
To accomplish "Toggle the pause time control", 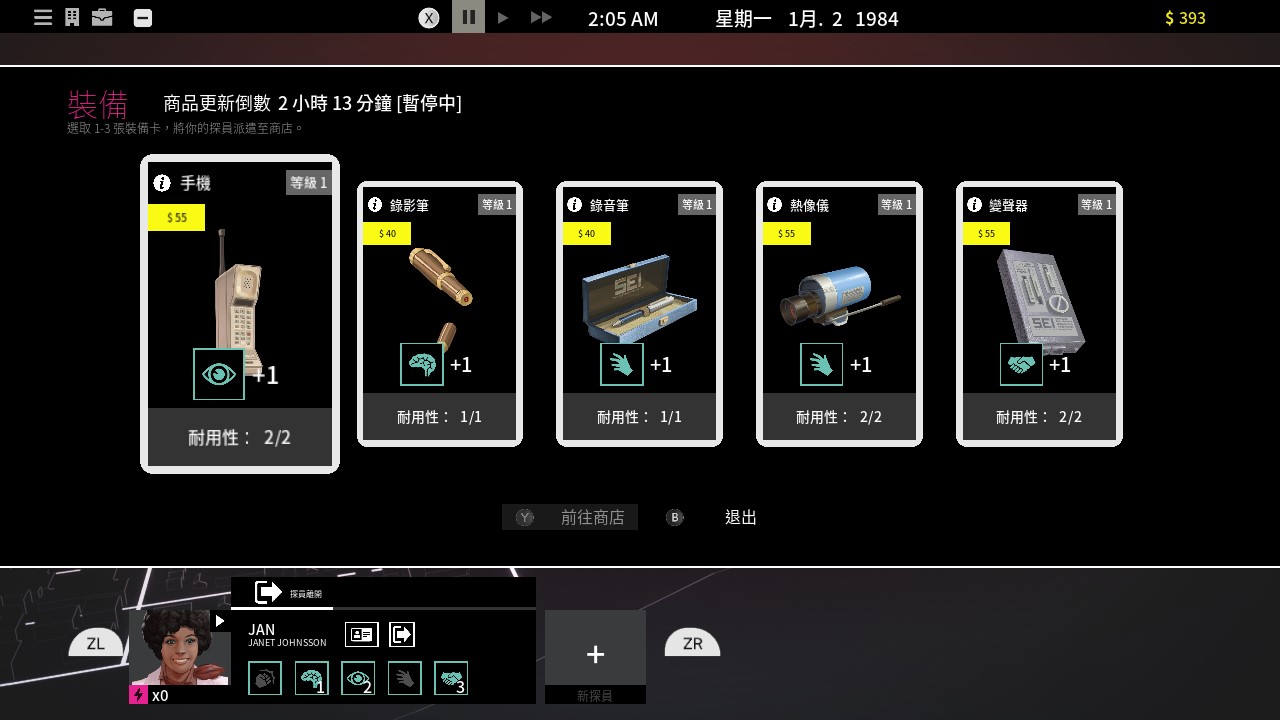I will 468,17.
